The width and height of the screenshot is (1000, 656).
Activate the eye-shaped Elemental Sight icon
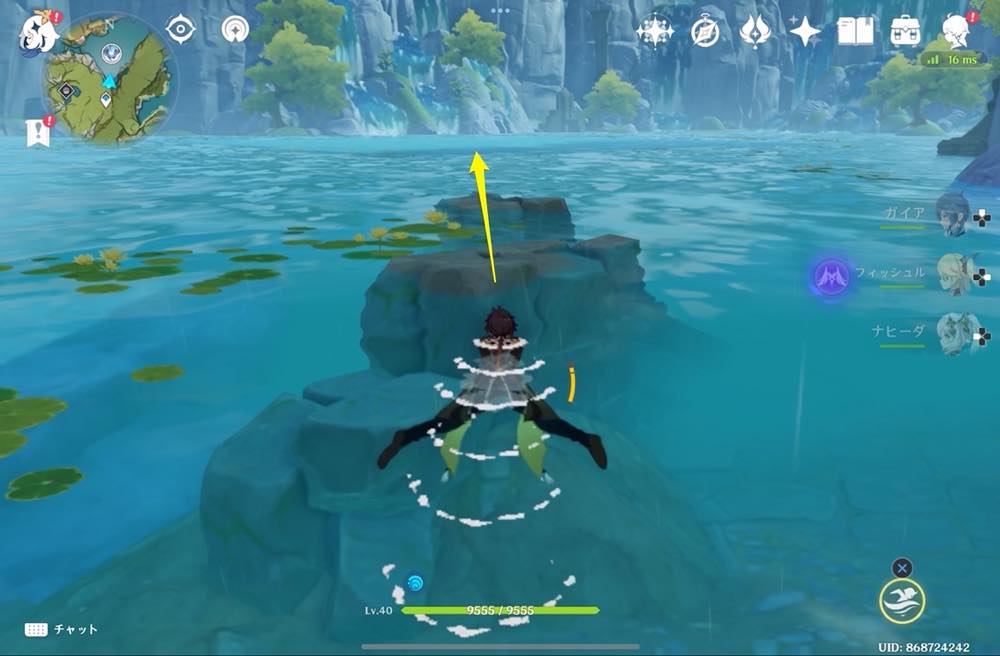tap(180, 30)
